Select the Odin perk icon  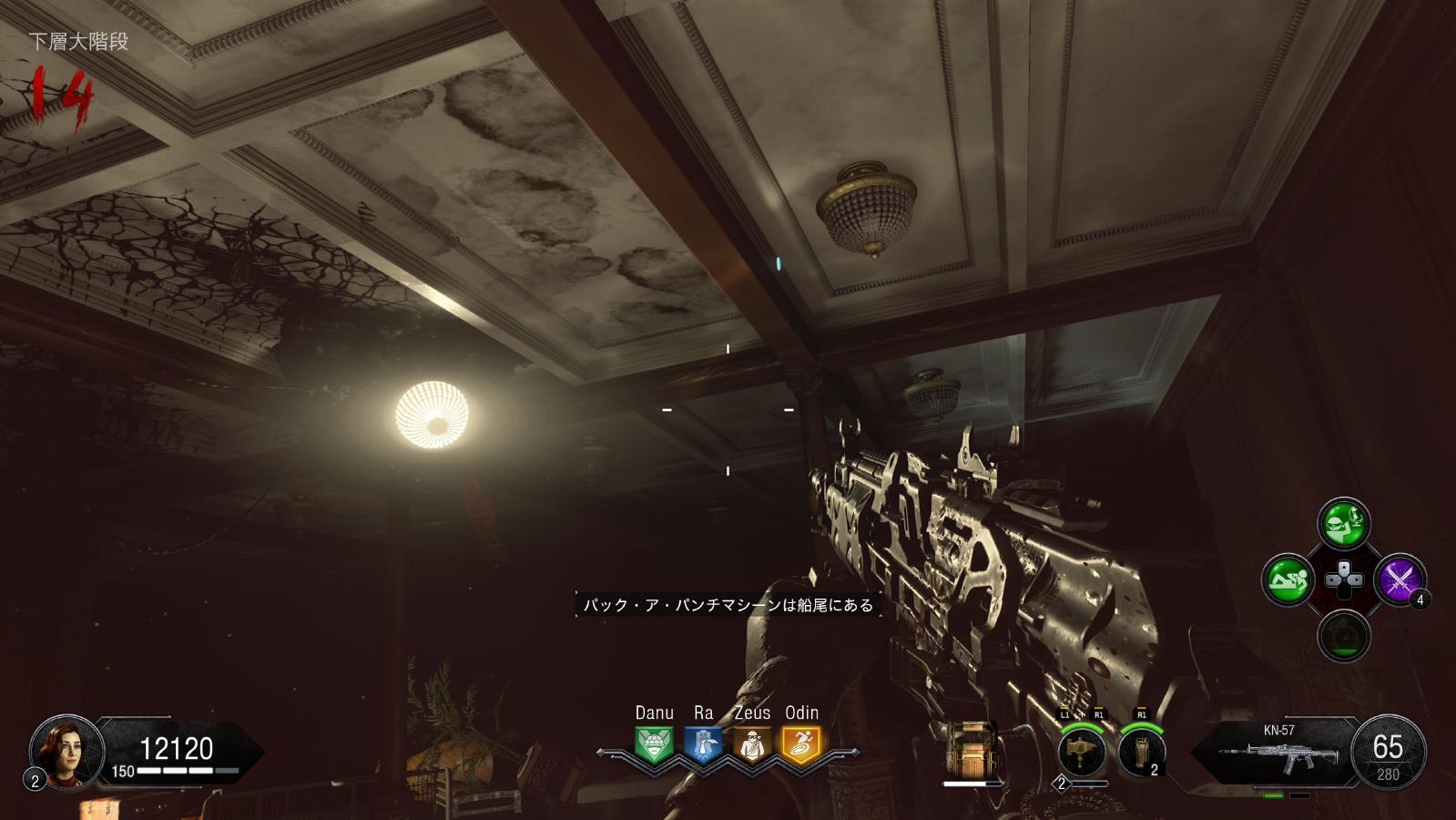coord(801,744)
